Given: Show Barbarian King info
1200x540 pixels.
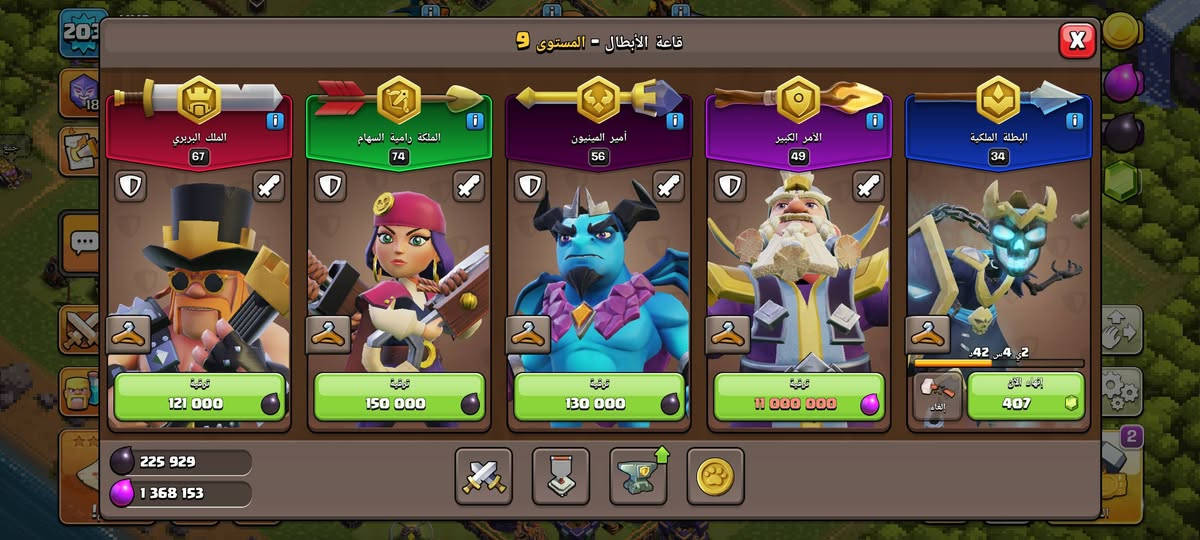Looking at the screenshot, I should (275, 122).
